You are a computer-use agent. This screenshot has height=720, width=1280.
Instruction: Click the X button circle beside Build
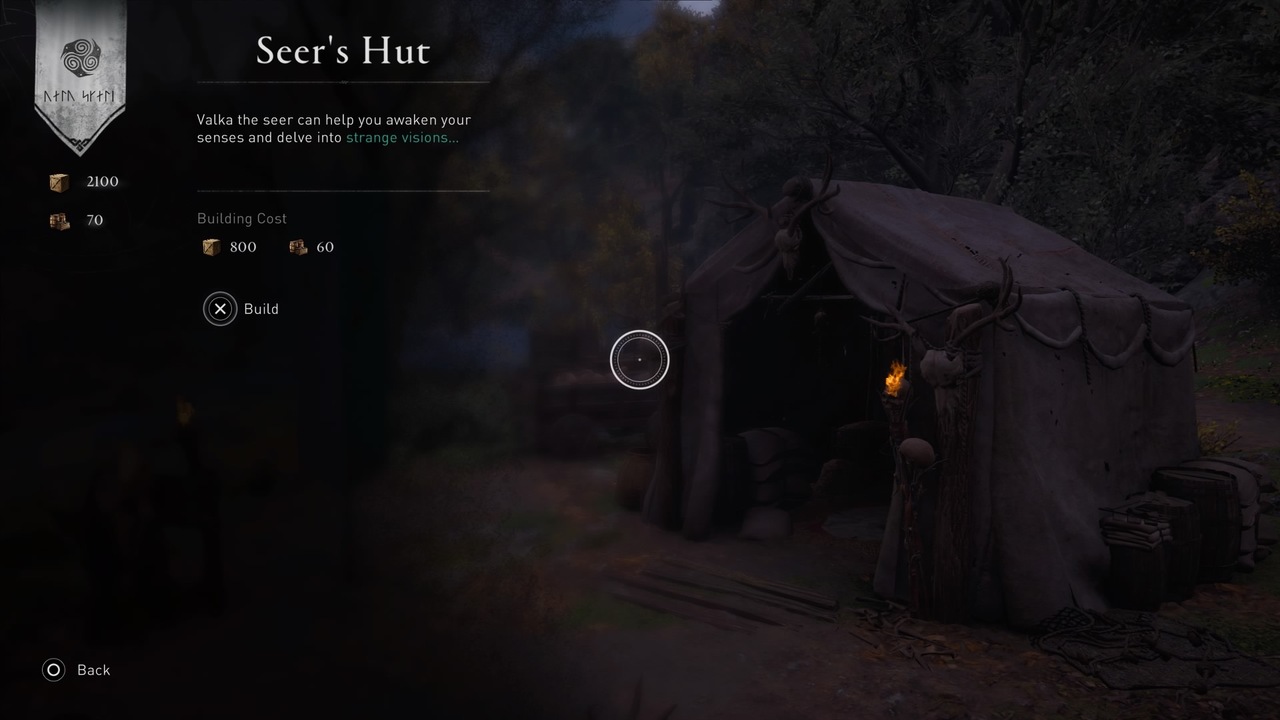tap(220, 309)
